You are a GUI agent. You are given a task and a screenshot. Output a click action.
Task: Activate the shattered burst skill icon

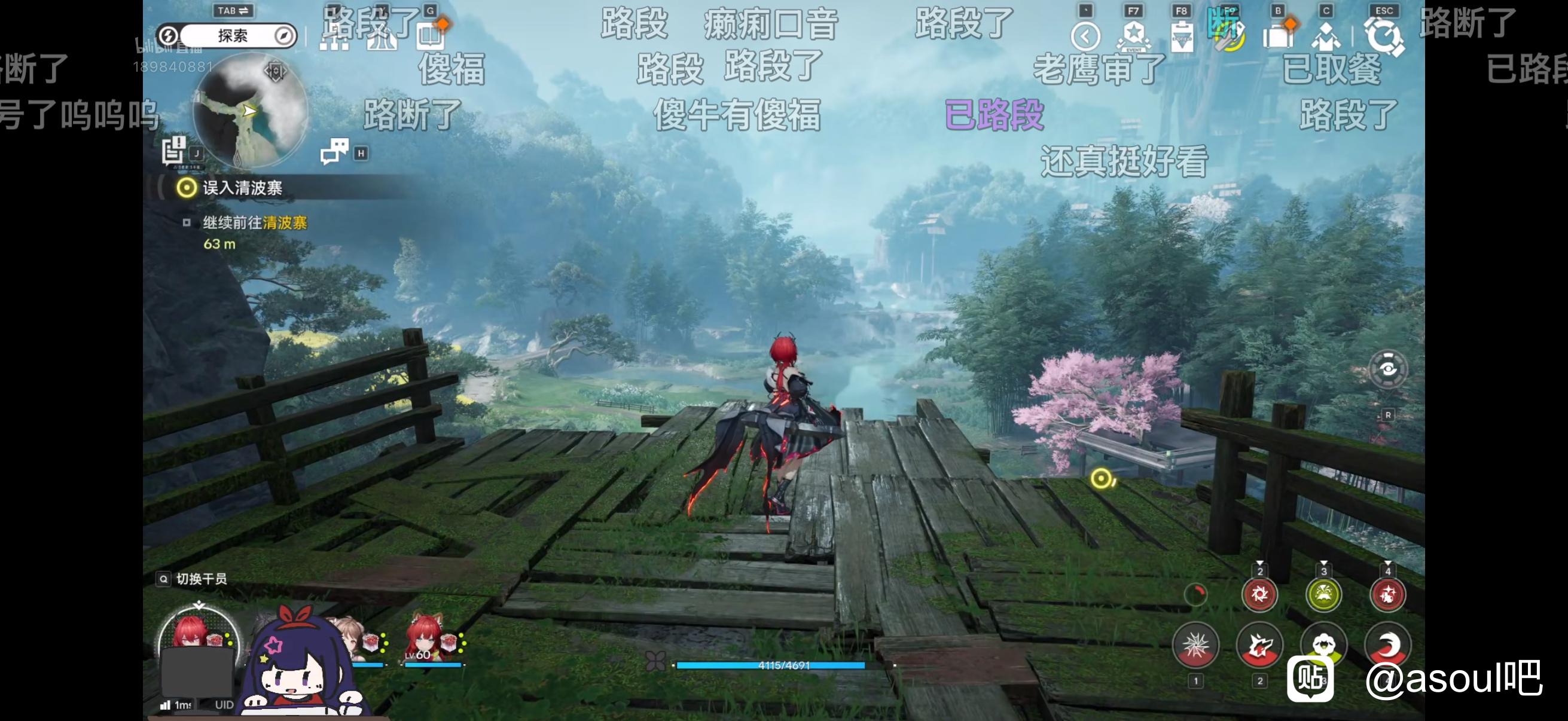(1195, 646)
